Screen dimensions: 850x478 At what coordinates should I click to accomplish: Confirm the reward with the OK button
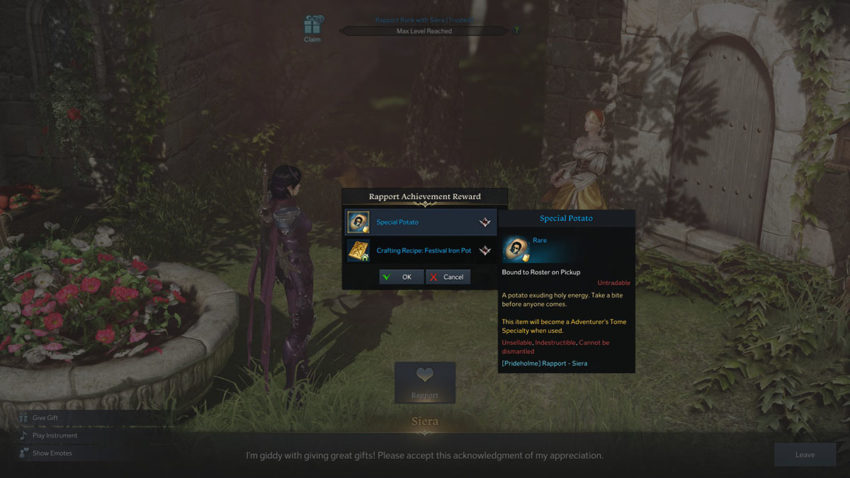tap(400, 277)
